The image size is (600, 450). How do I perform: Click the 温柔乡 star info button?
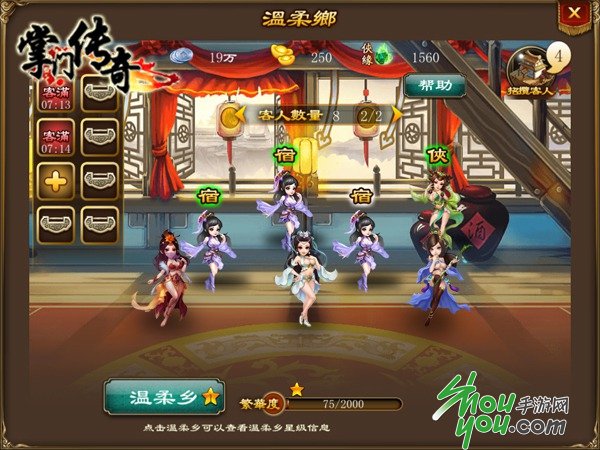tap(163, 396)
